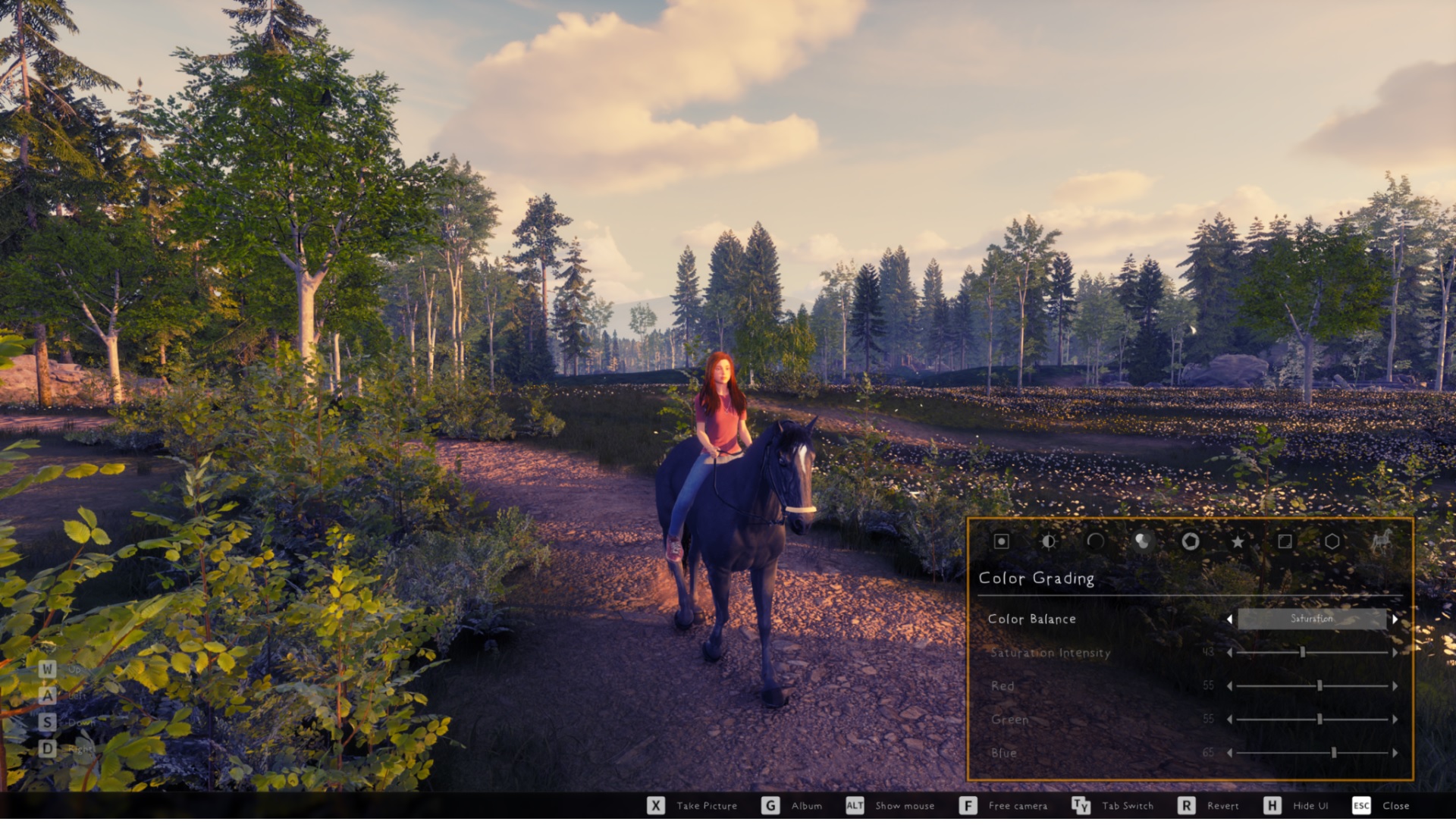Decrease Red with its left arrow

[1229, 686]
